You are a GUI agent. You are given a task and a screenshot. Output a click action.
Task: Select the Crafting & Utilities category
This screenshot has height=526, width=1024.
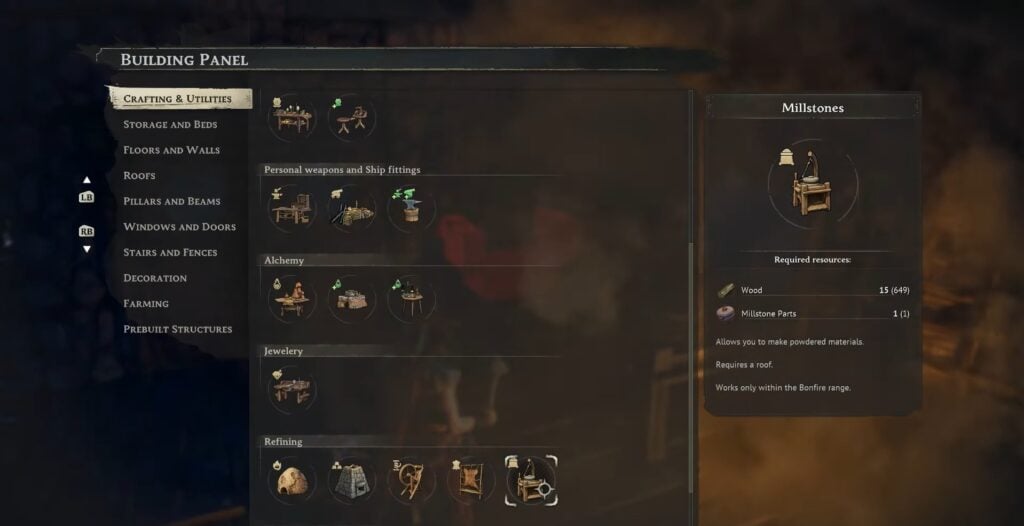click(176, 99)
